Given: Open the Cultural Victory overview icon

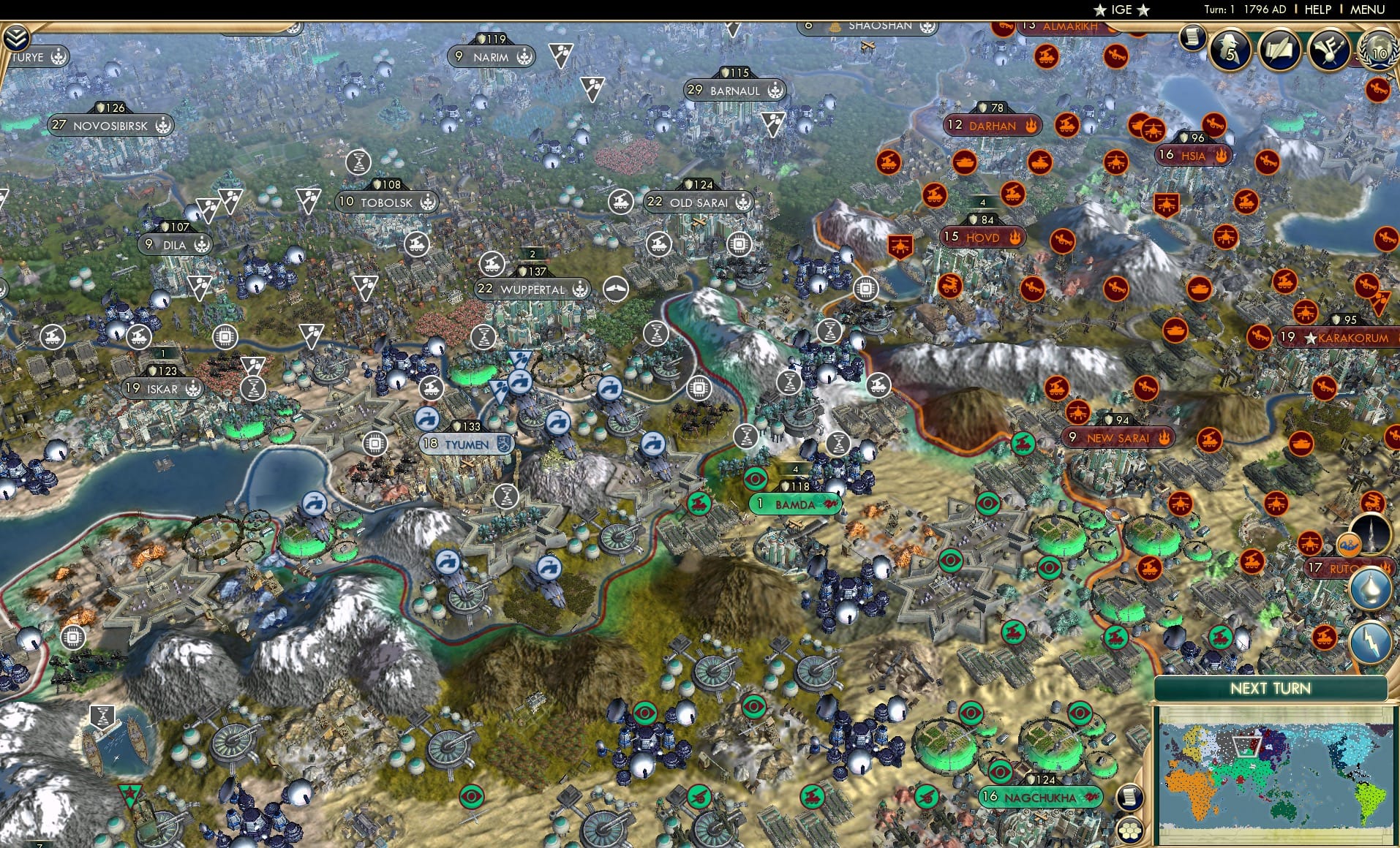Looking at the screenshot, I should 1328,50.
